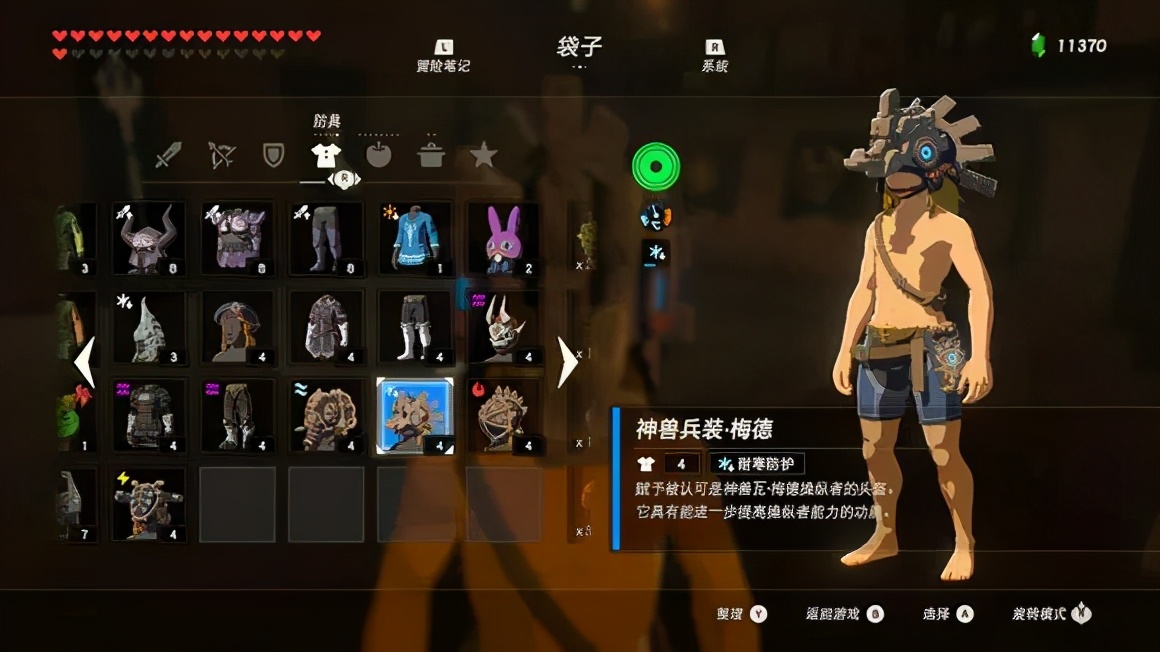Open the apple materials tab

point(379,155)
